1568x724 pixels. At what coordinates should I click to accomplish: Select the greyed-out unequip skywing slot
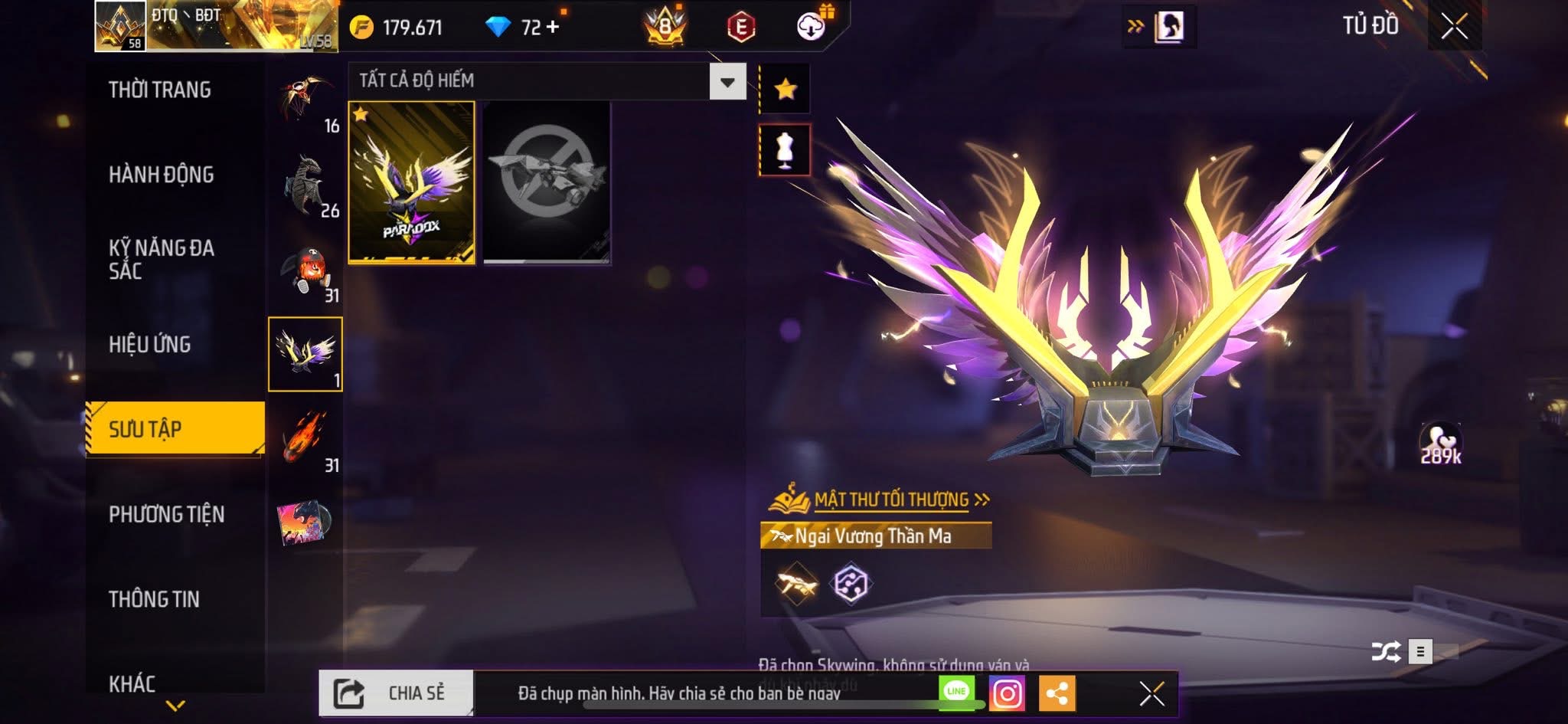point(547,182)
